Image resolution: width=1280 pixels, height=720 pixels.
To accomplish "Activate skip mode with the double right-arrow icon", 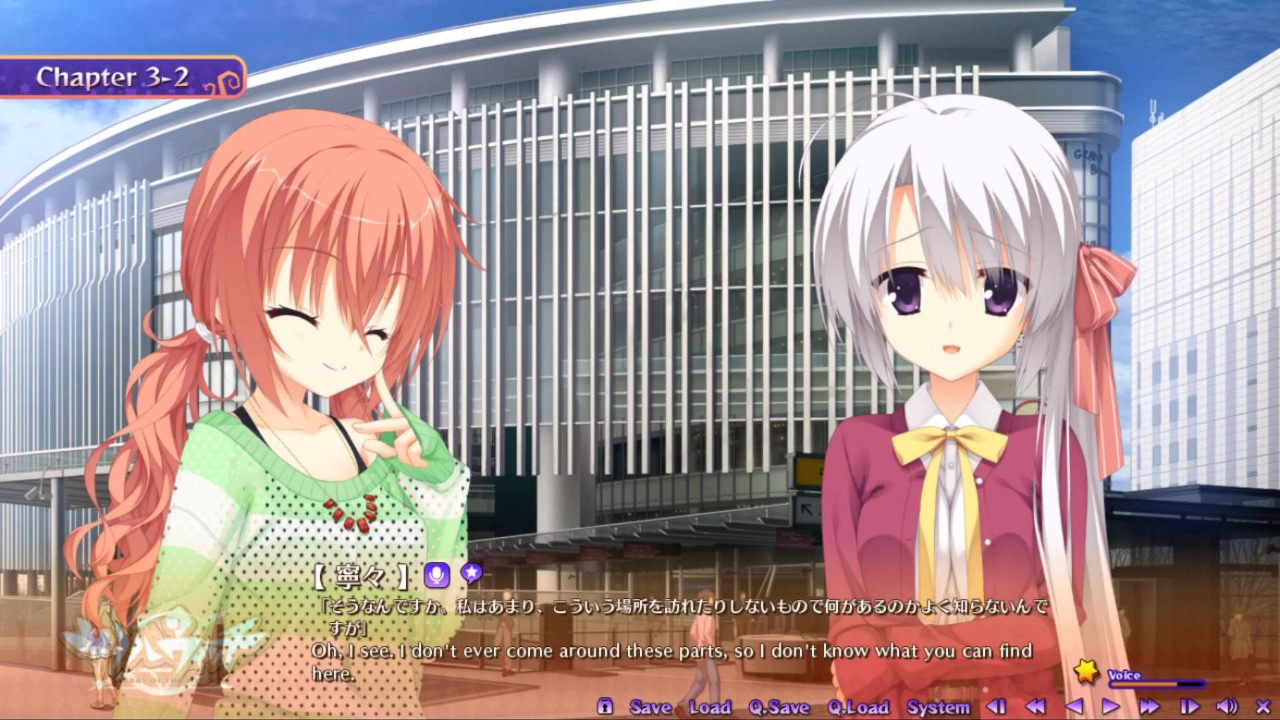I will (x=1148, y=707).
